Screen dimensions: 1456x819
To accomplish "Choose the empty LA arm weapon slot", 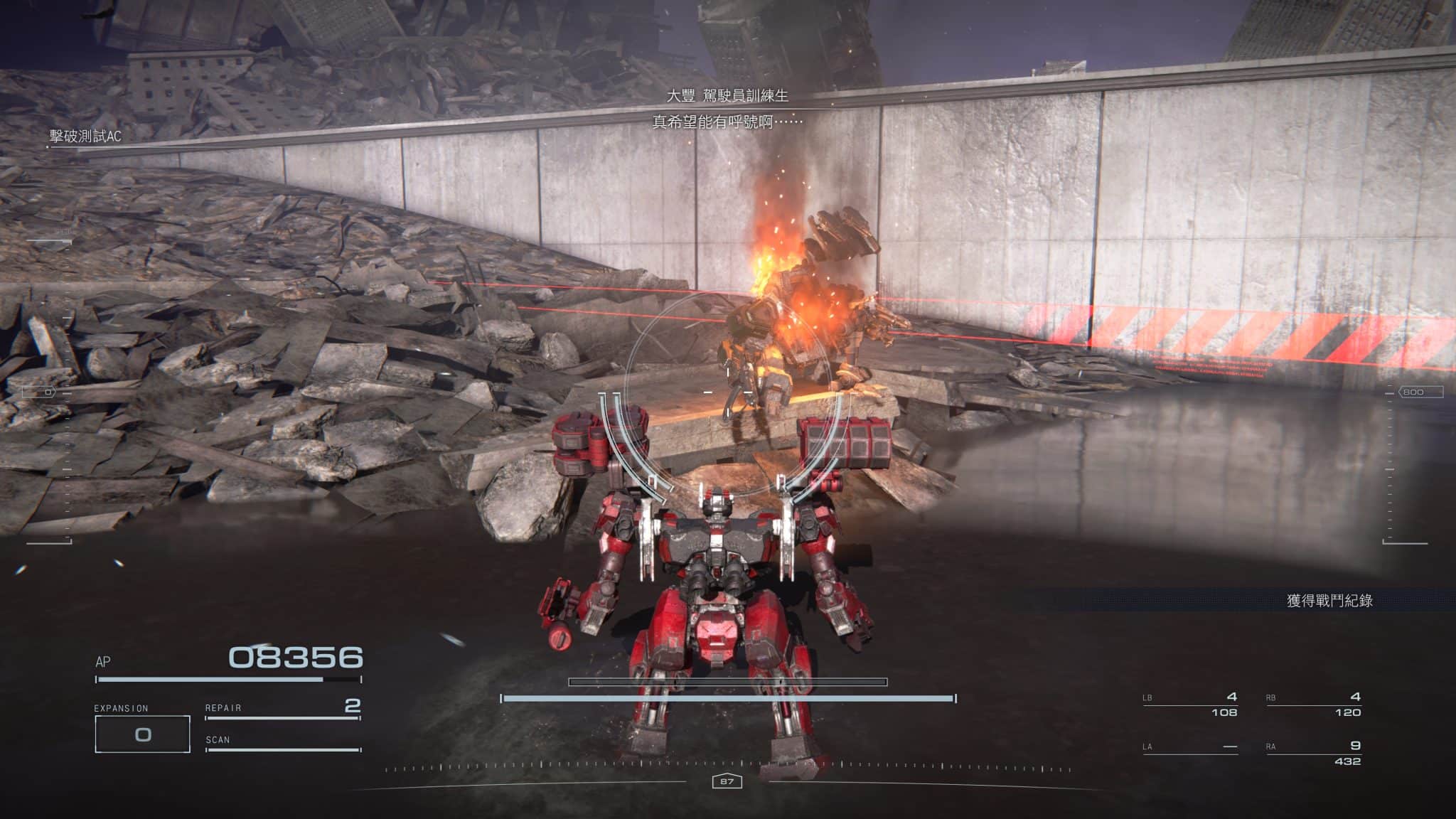I will click(x=1189, y=747).
